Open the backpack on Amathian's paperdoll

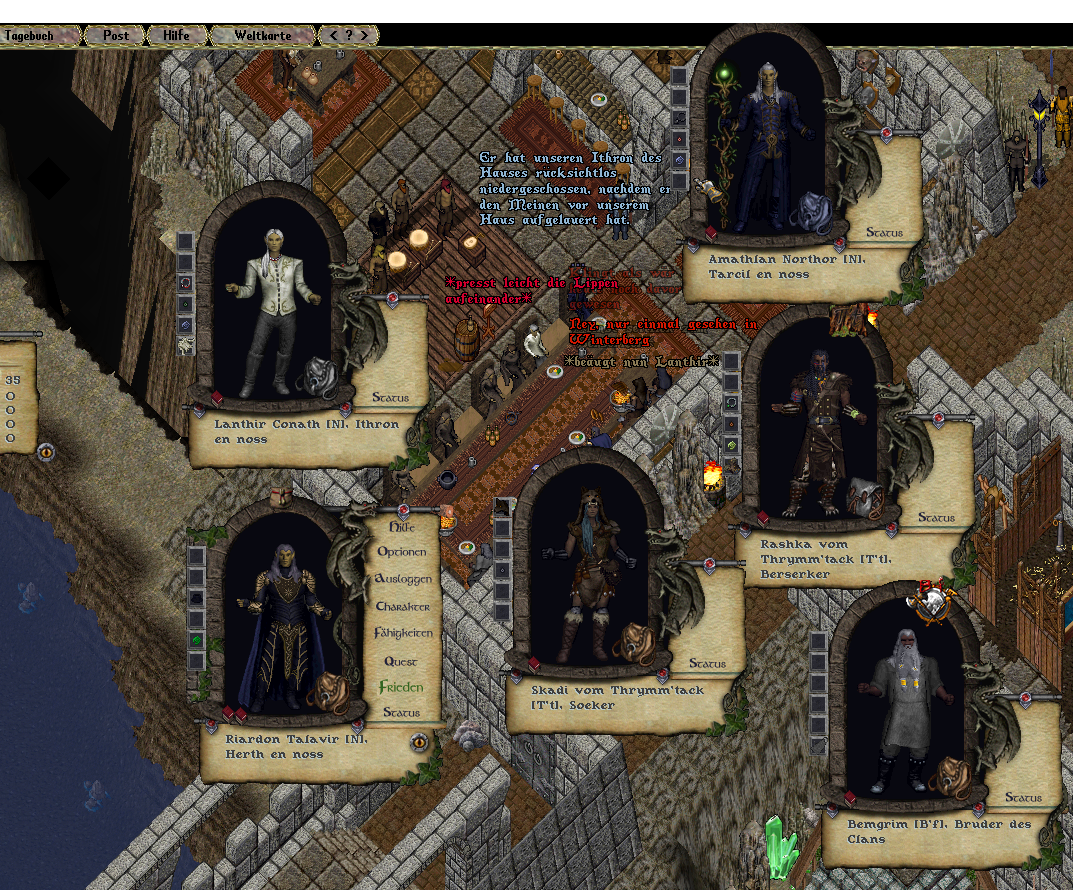812,212
